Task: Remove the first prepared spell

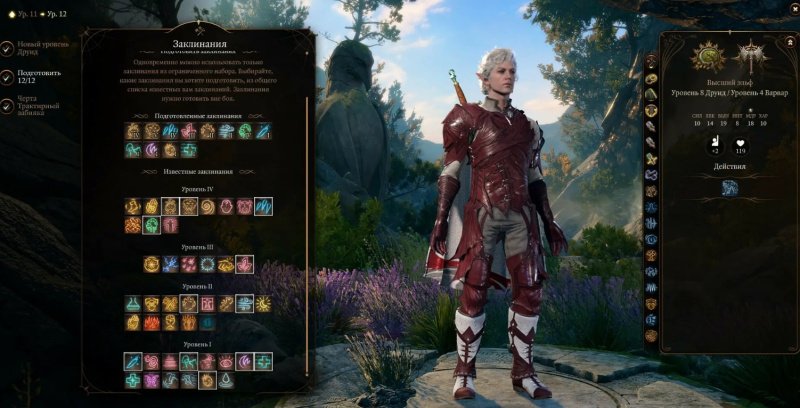Action: click(133, 131)
